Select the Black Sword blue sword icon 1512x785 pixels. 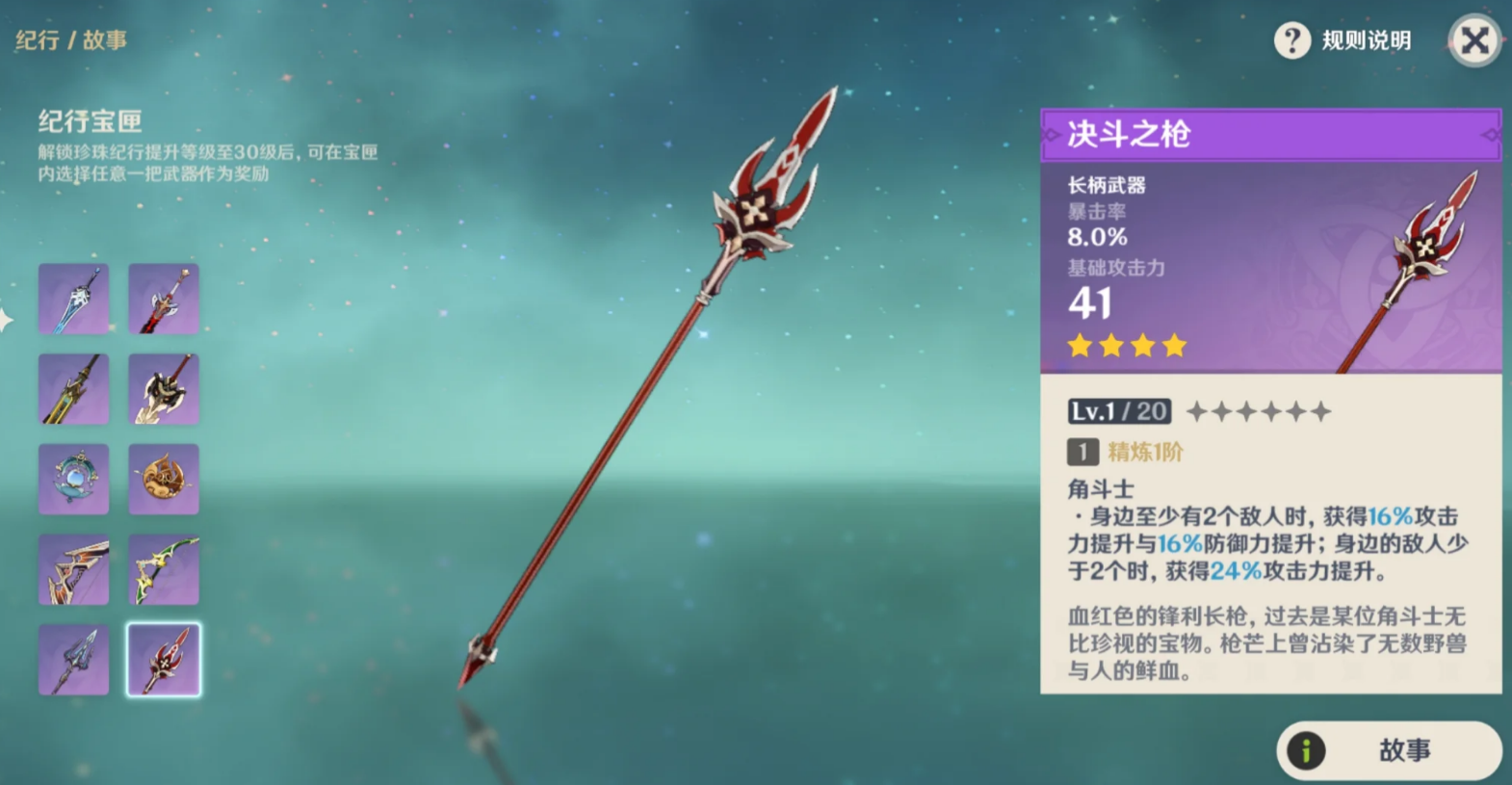pos(73,299)
